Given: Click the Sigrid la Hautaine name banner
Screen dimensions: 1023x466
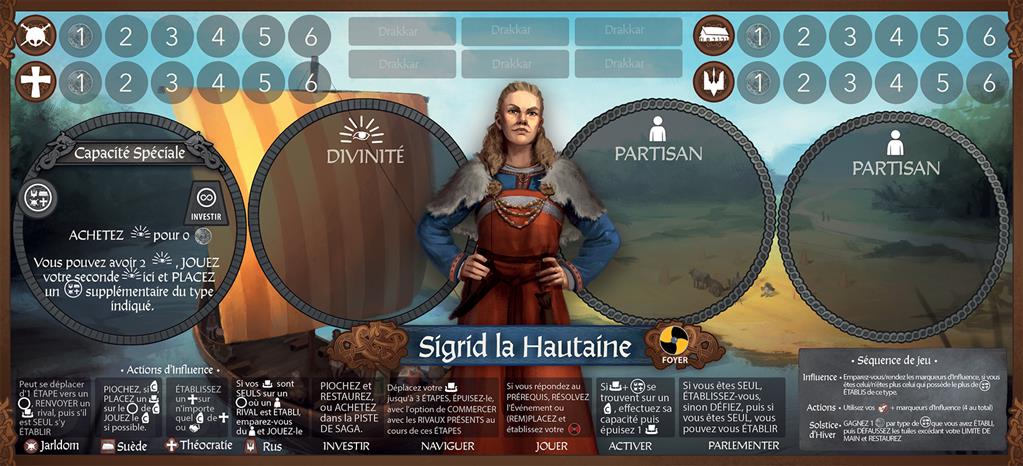Looking at the screenshot, I should pyautogui.click(x=517, y=347).
